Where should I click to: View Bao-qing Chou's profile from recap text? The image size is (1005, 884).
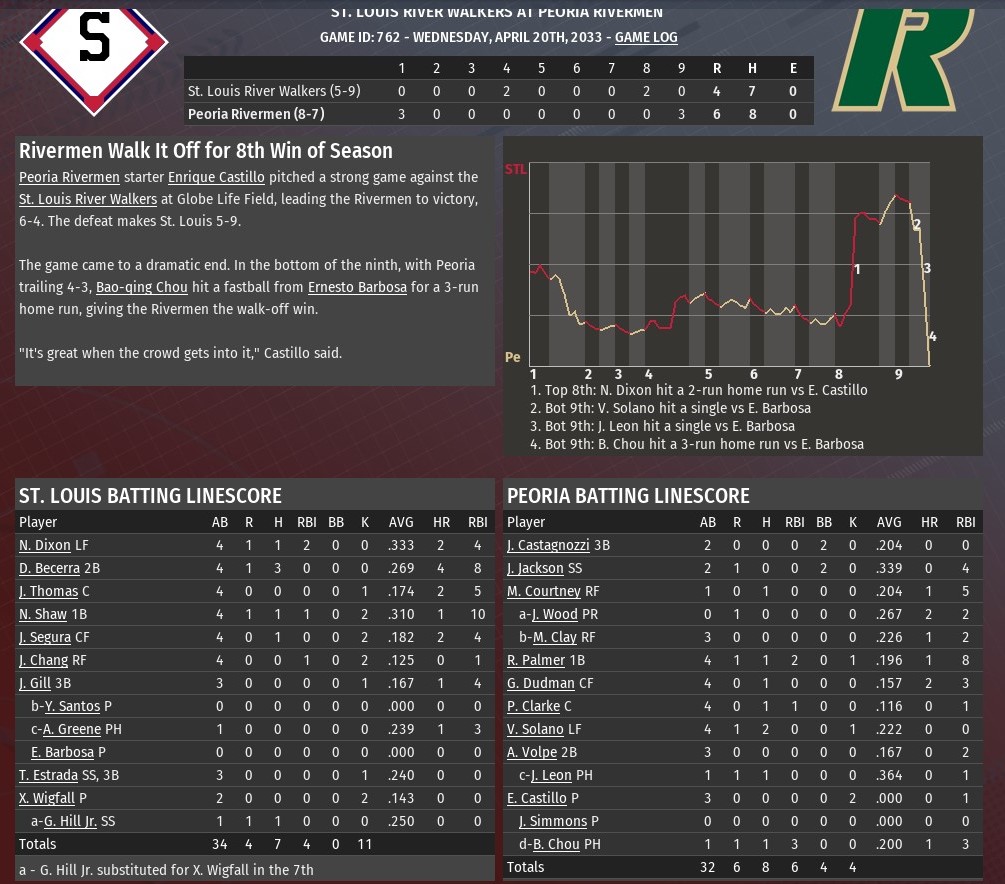[x=142, y=287]
